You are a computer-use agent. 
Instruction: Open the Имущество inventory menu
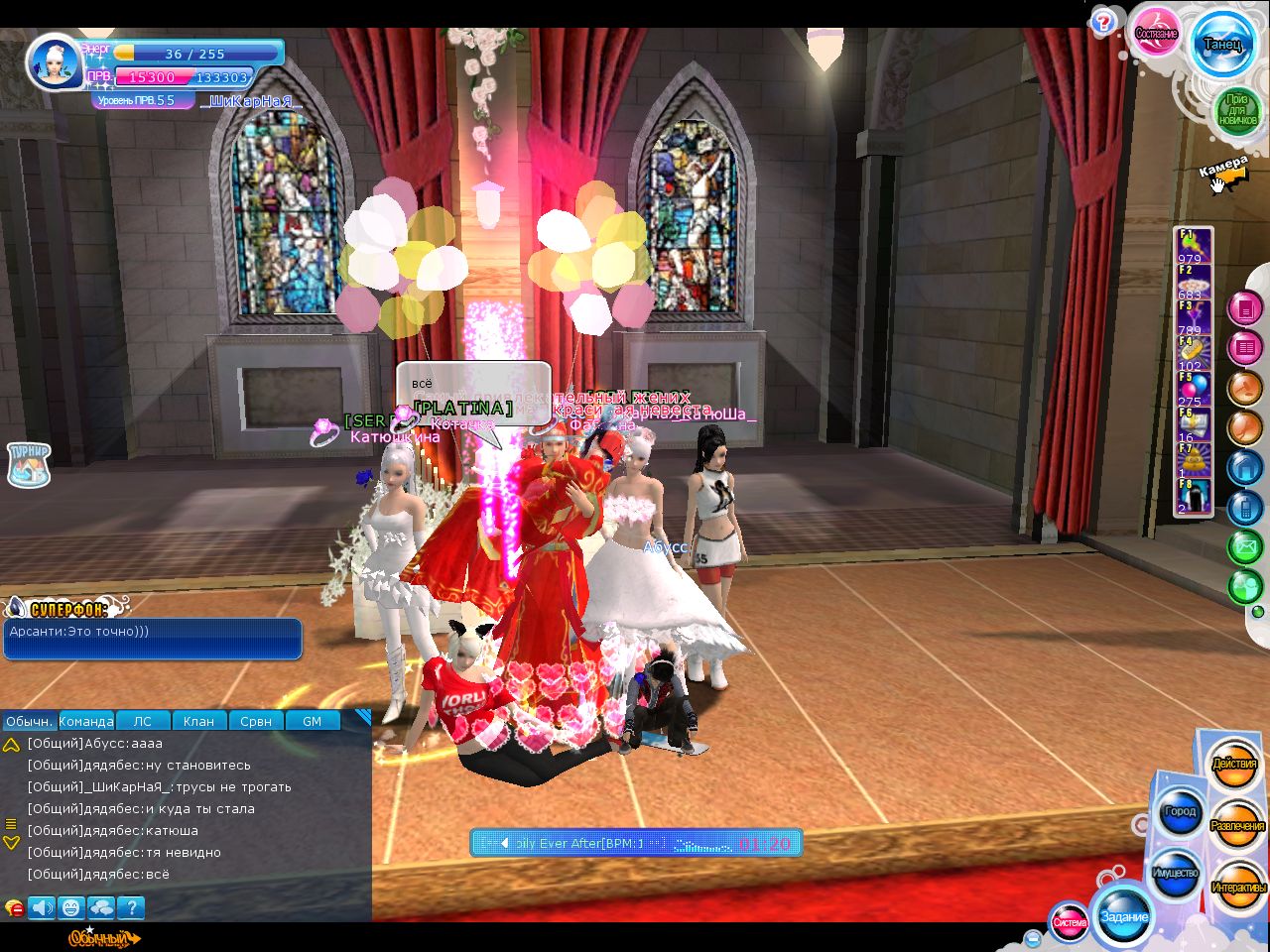pyautogui.click(x=1175, y=874)
